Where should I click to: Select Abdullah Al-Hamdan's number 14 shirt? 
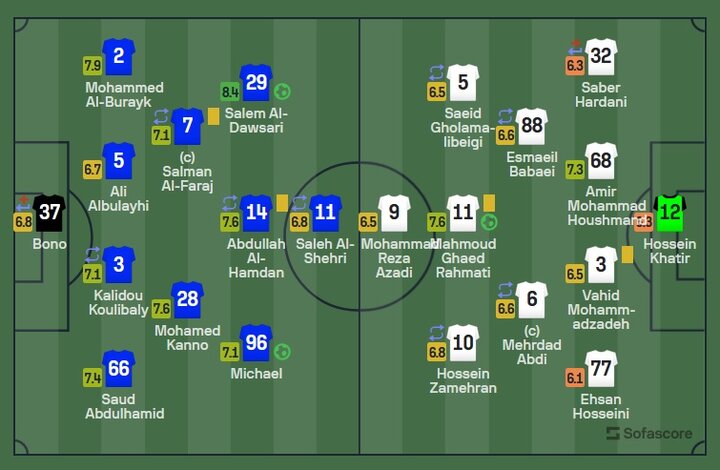coord(257,213)
